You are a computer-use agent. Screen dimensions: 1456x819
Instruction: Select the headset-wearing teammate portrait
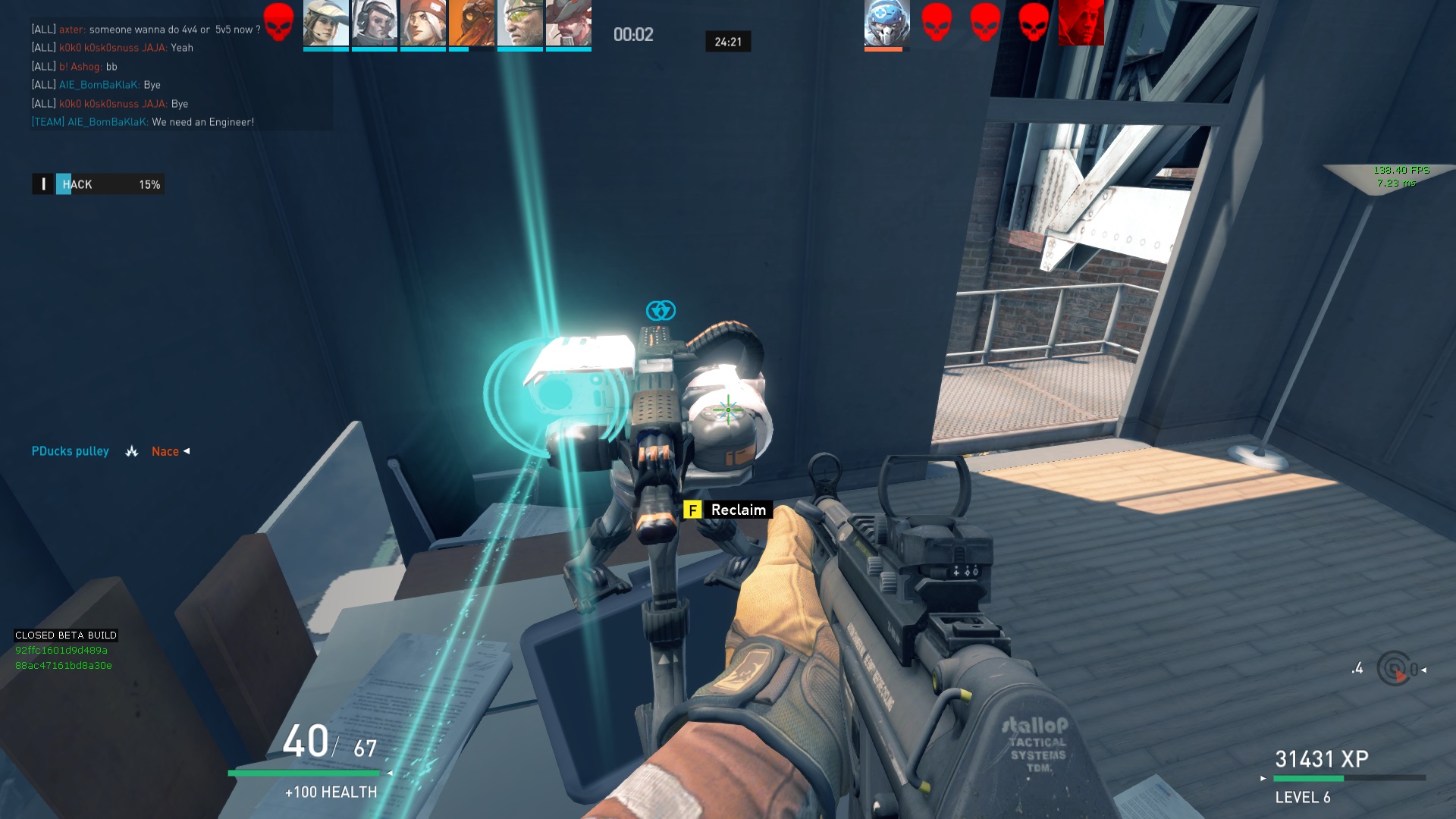375,24
